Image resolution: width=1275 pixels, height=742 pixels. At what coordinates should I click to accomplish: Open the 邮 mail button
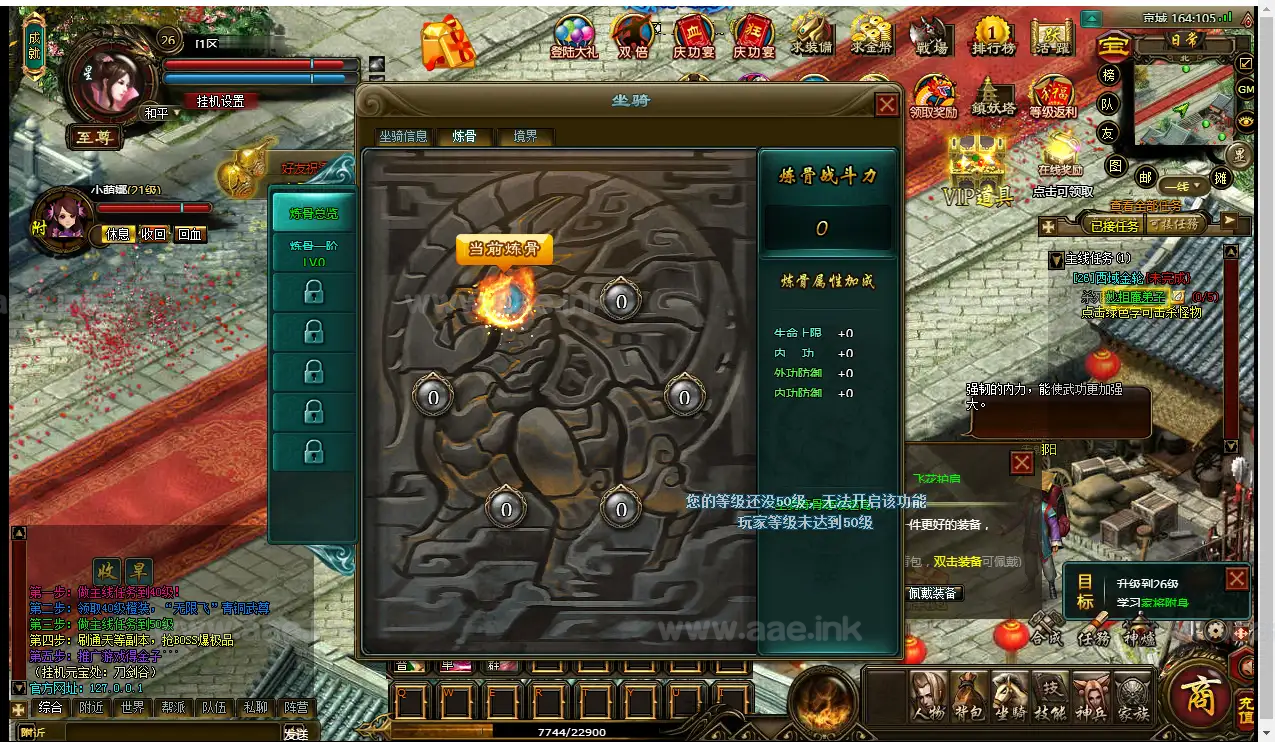pyautogui.click(x=1145, y=177)
